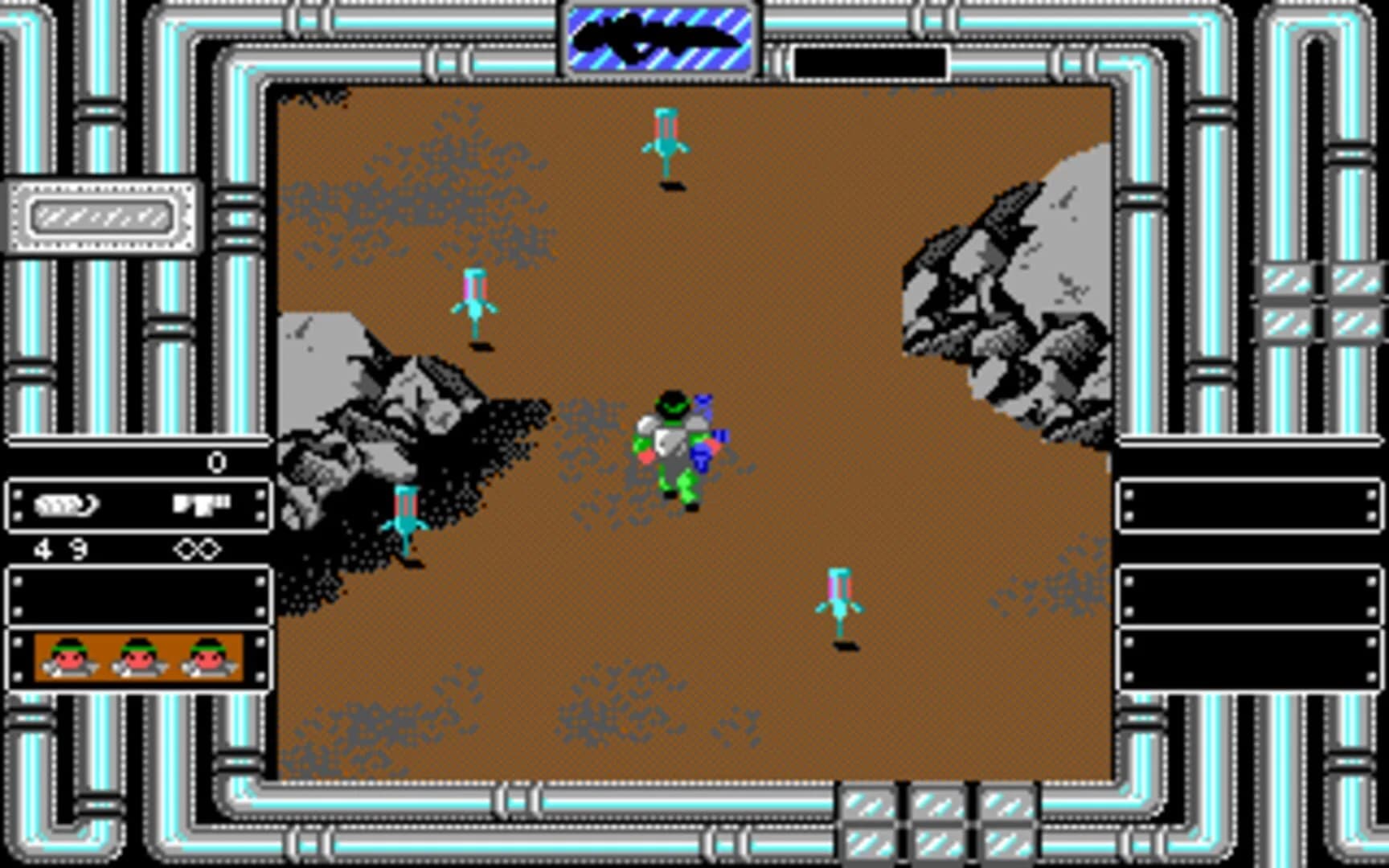Click the score counter showing 0
This screenshot has width=1389, height=868.
(x=215, y=461)
